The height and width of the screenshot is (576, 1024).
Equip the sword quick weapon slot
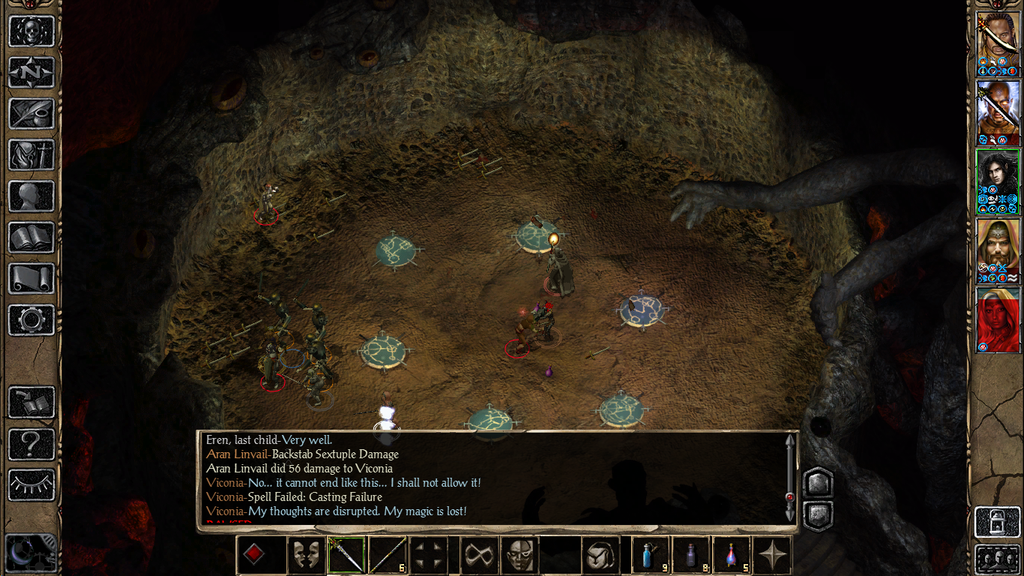click(x=346, y=555)
